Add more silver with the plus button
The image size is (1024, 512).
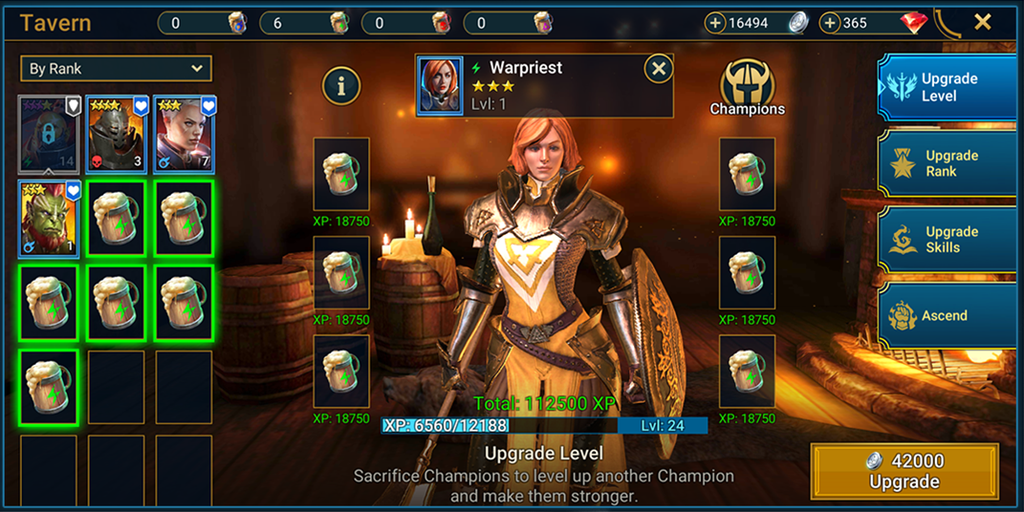(716, 23)
